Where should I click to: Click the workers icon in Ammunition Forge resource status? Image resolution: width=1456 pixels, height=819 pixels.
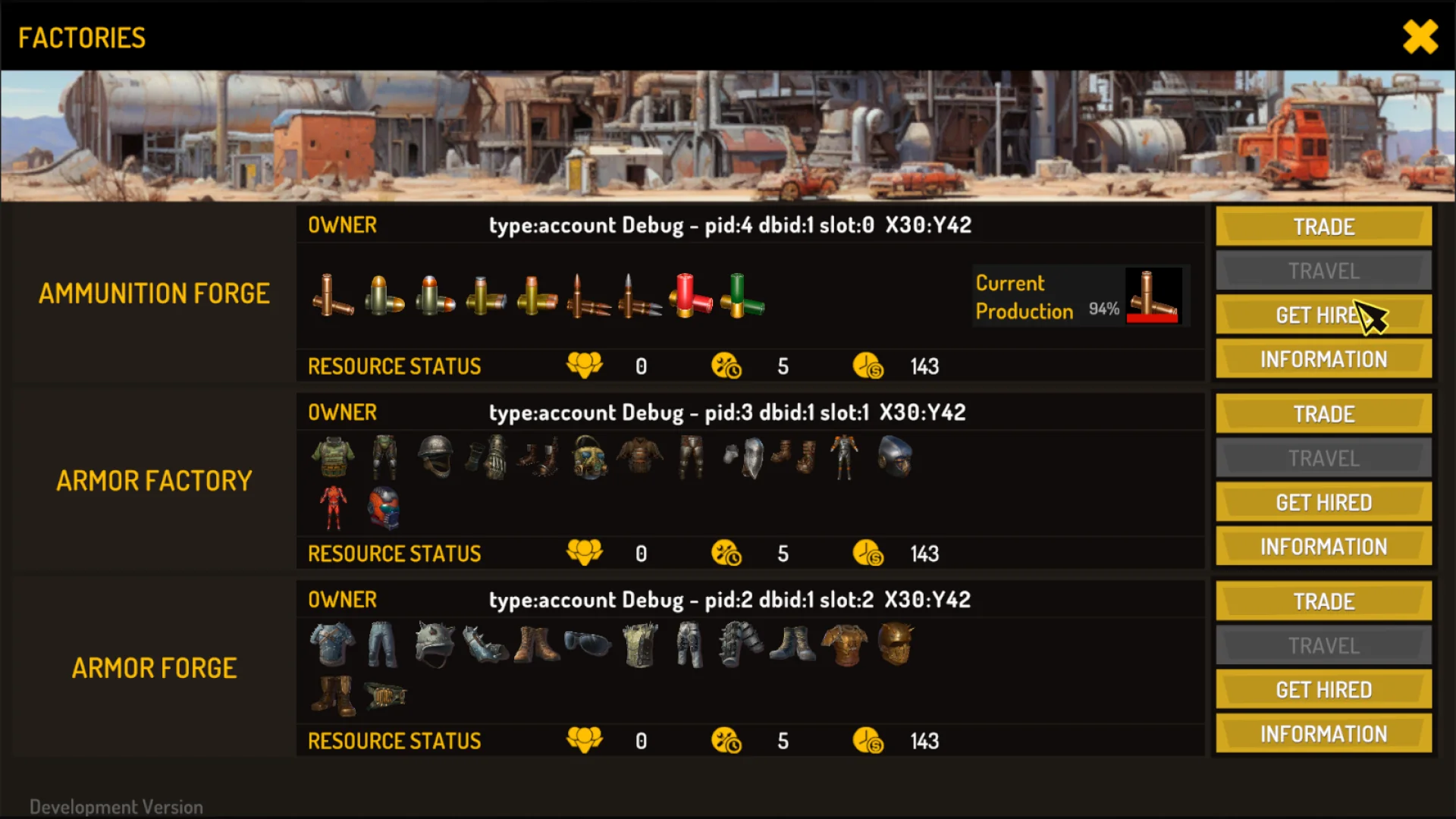tap(584, 366)
